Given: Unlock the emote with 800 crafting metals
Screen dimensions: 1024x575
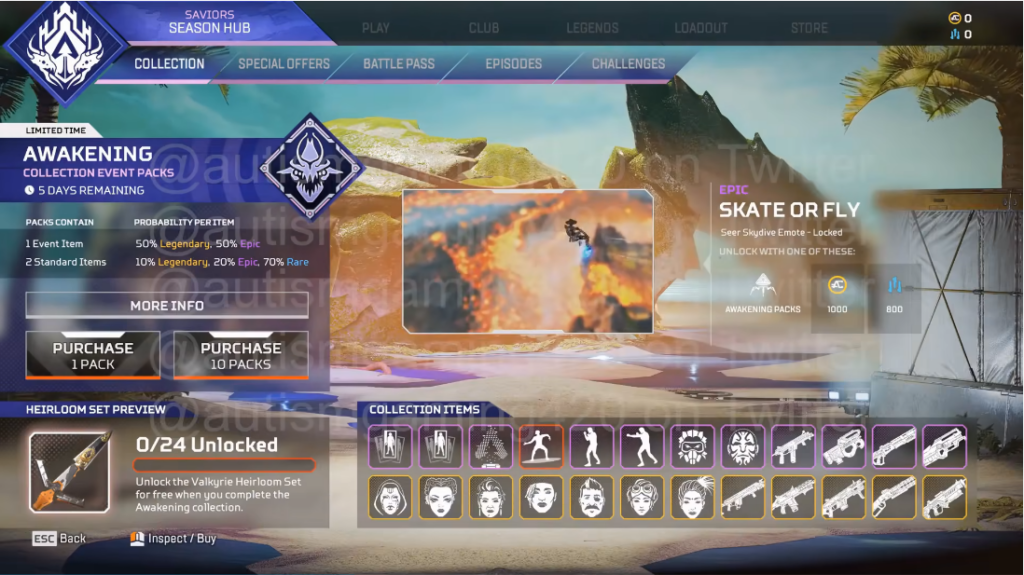Looking at the screenshot, I should coord(894,292).
